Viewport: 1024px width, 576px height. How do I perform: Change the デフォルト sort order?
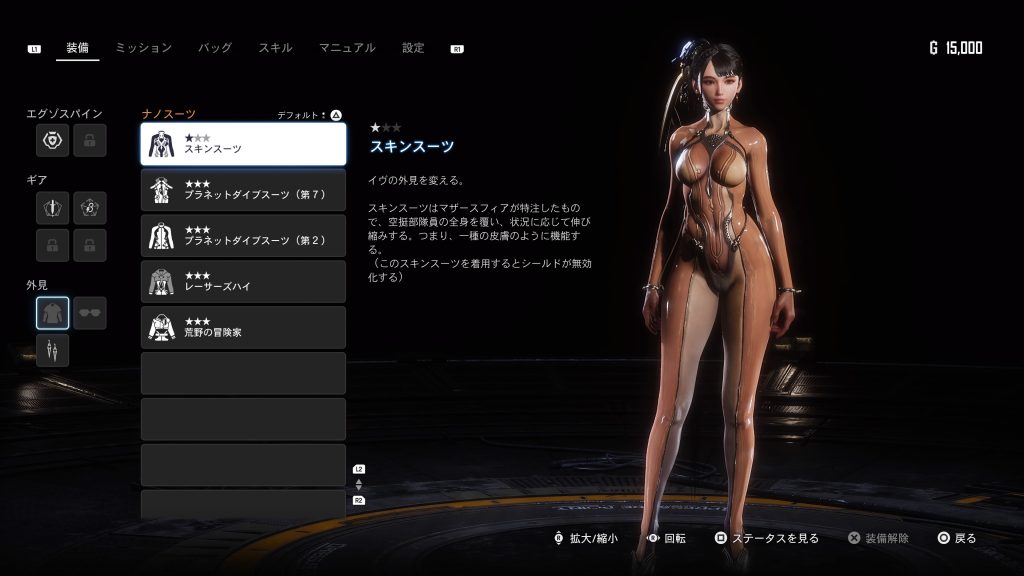click(x=310, y=115)
